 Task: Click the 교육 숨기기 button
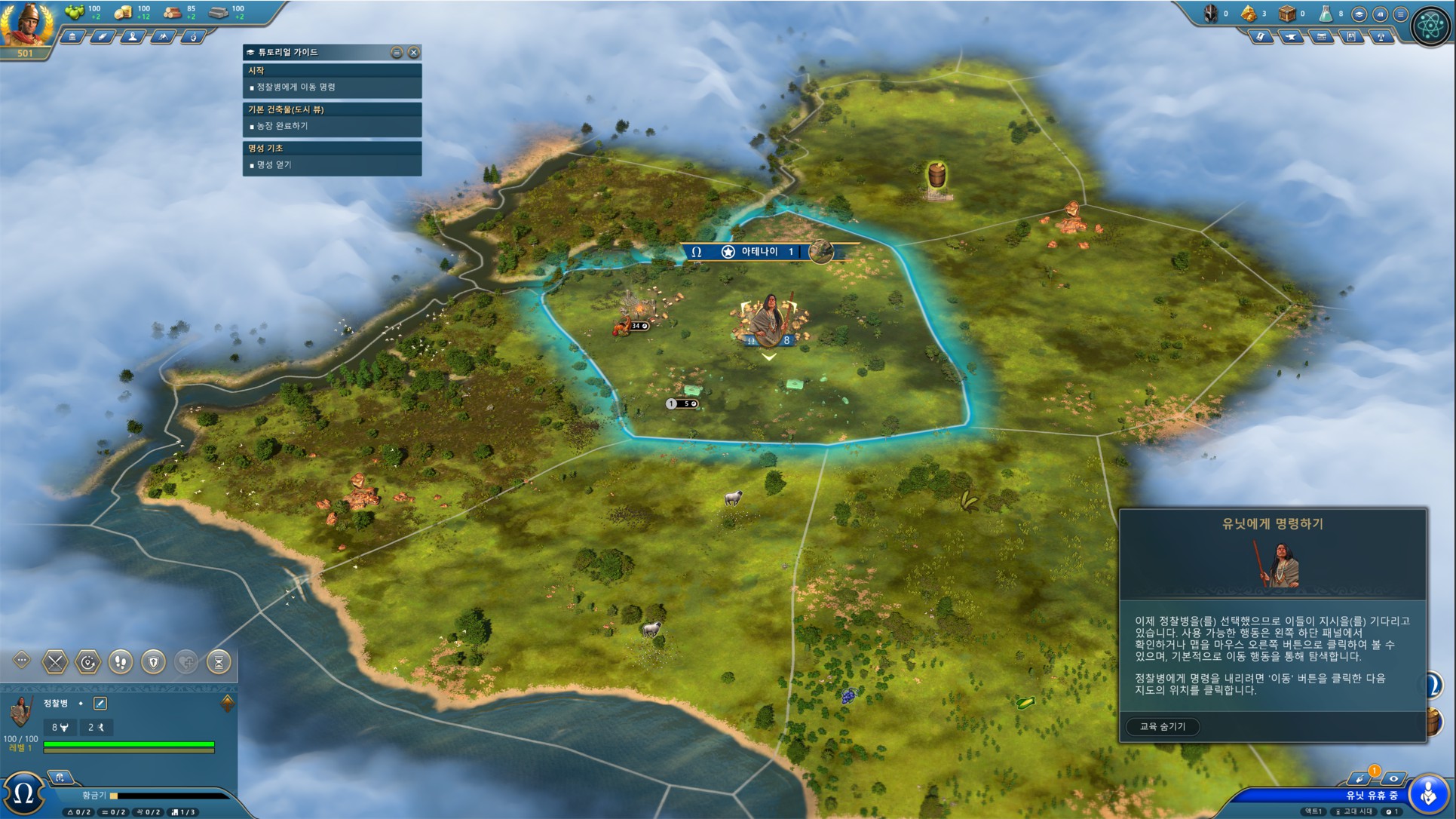[1162, 726]
